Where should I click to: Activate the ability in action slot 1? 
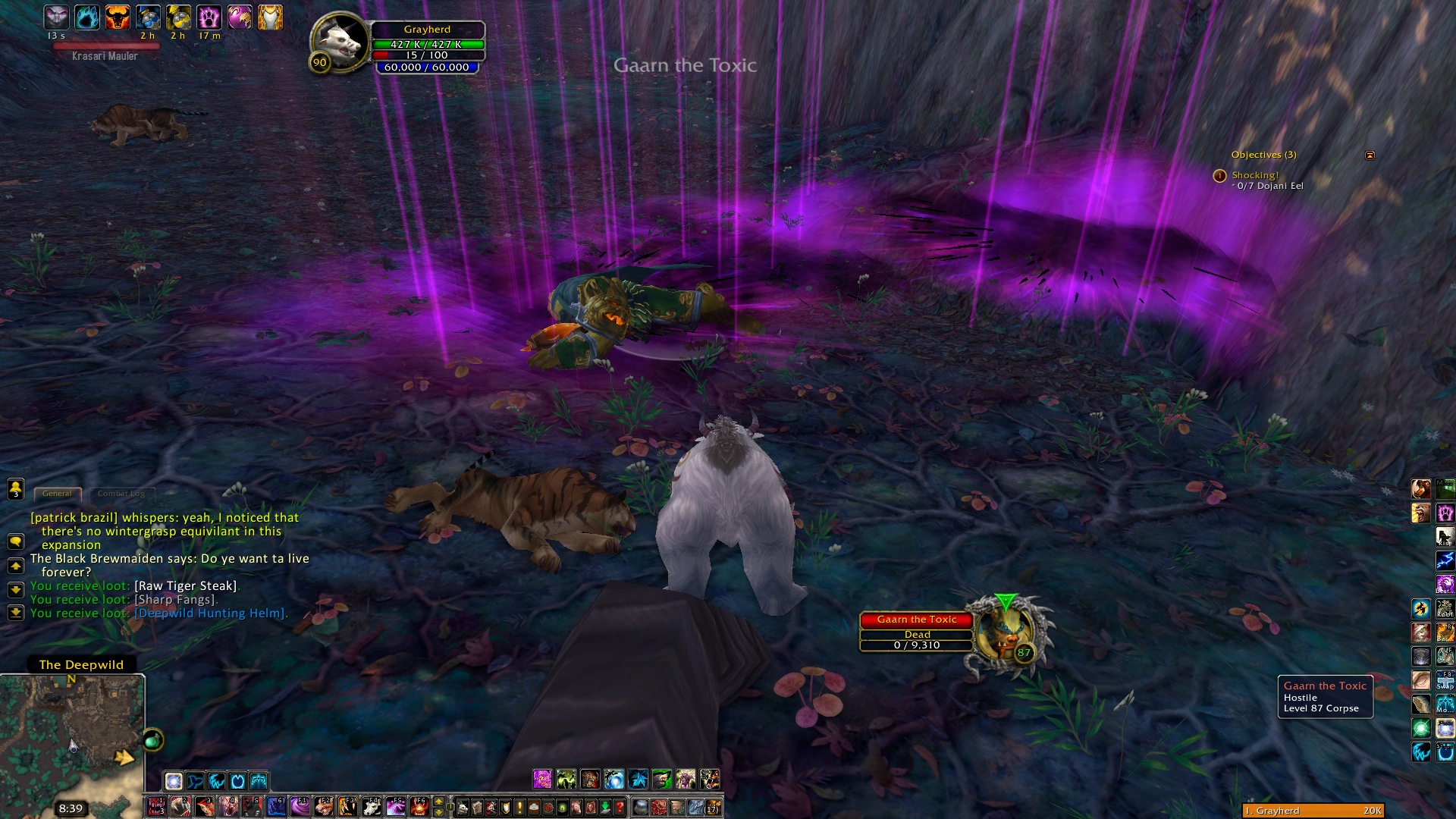pyautogui.click(x=157, y=806)
